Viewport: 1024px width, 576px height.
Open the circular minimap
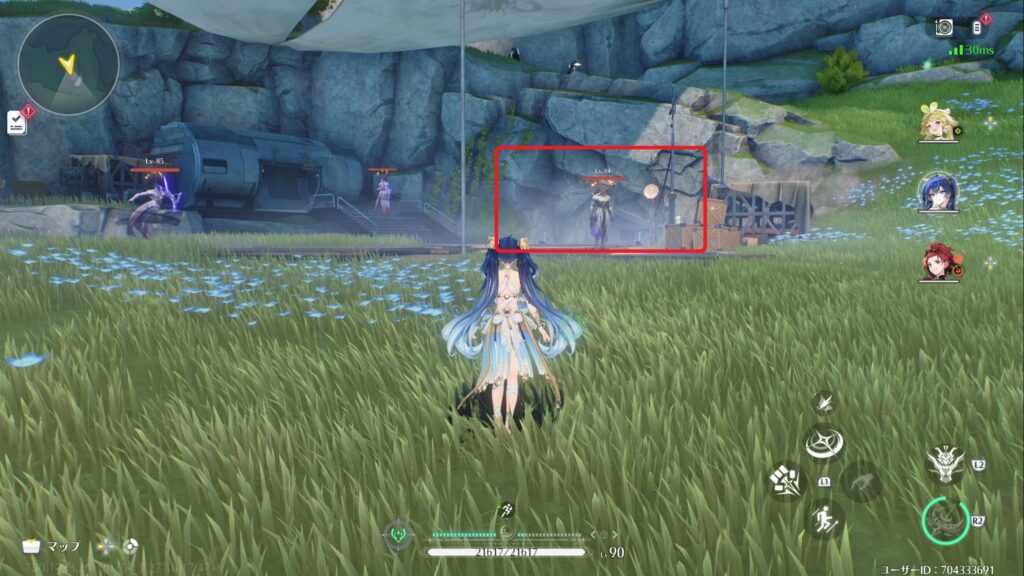click(68, 63)
